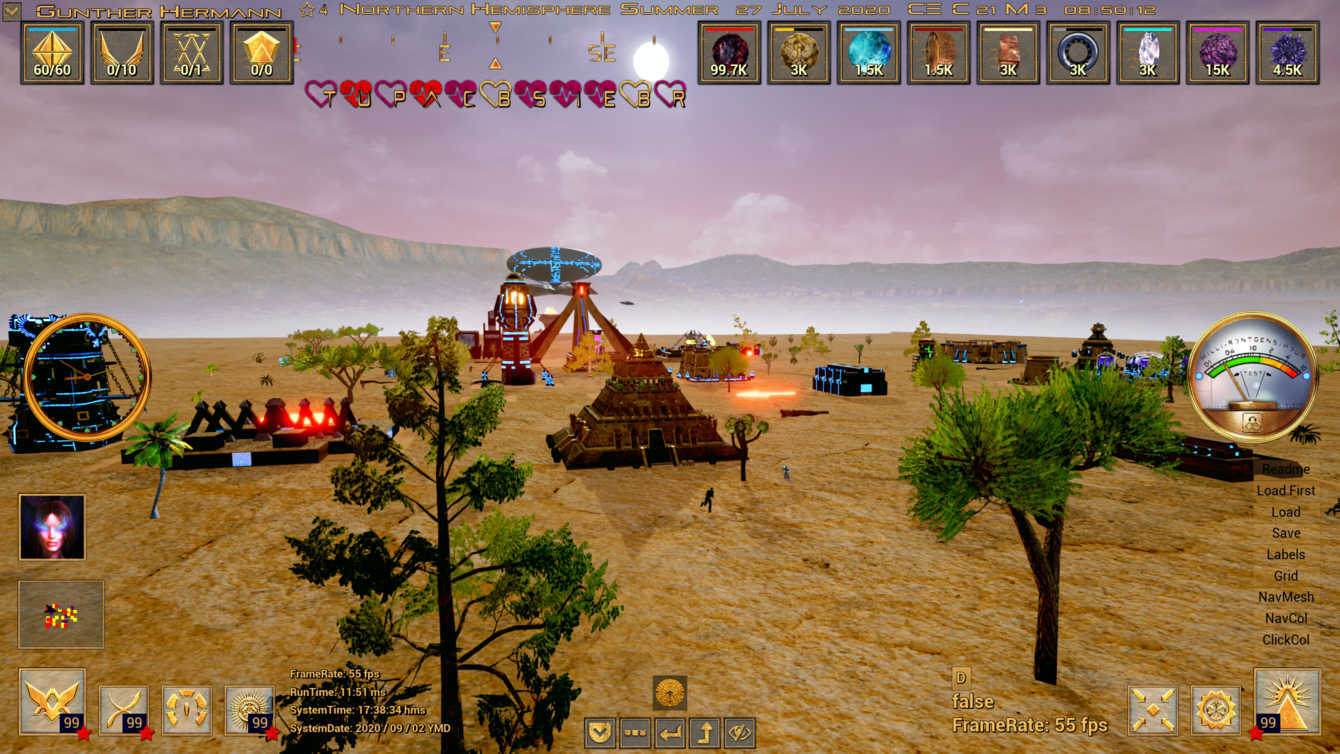Screen dimensions: 1340x754
Task: Select the 99.7K dark red orb resource
Action: click(x=729, y=52)
